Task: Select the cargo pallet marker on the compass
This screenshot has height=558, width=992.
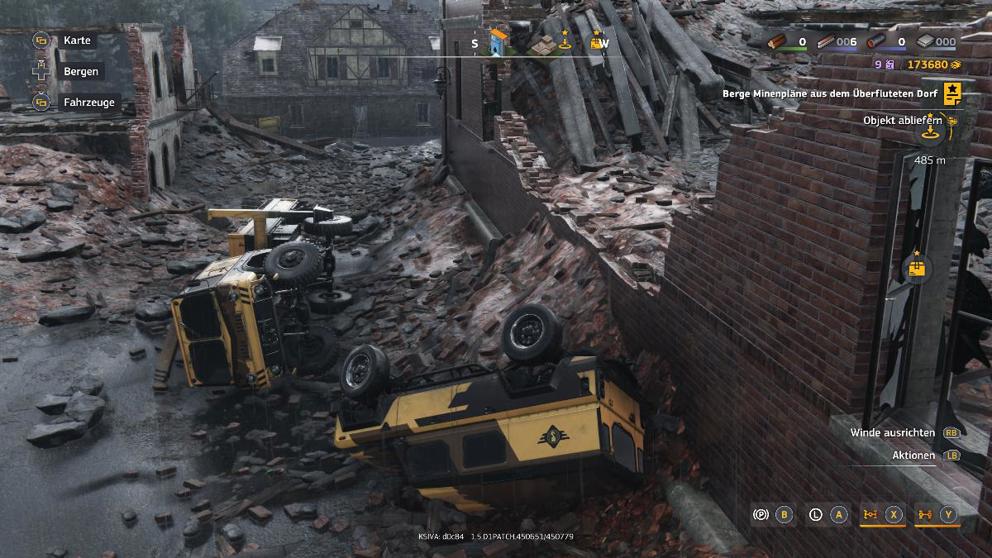Action: [543, 44]
